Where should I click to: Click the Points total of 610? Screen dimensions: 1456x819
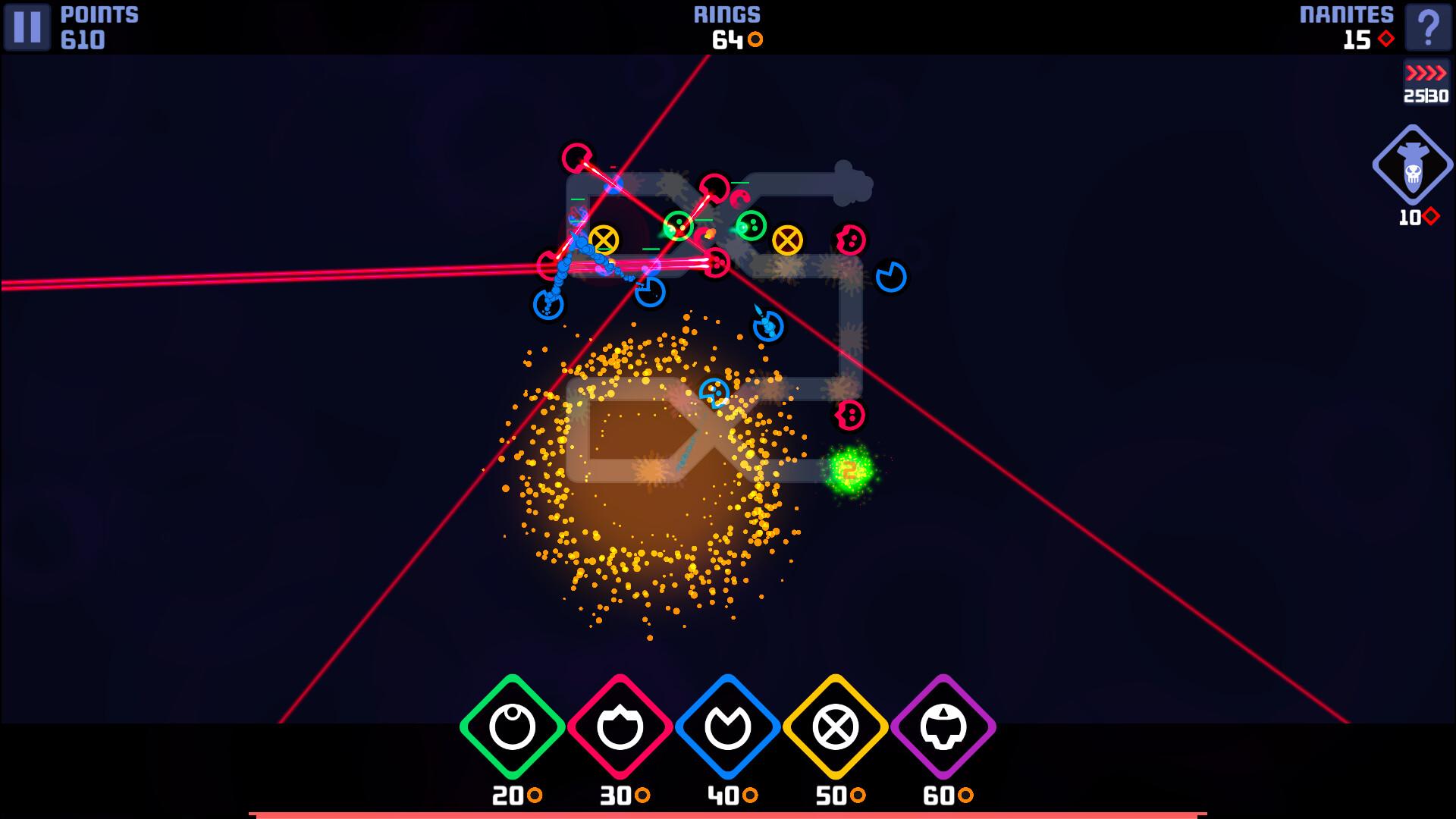pyautogui.click(x=83, y=41)
